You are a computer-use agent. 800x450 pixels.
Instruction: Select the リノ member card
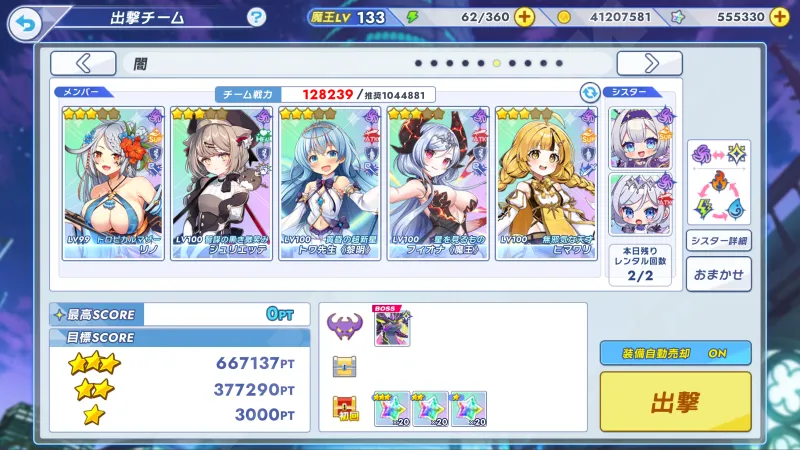pos(113,183)
